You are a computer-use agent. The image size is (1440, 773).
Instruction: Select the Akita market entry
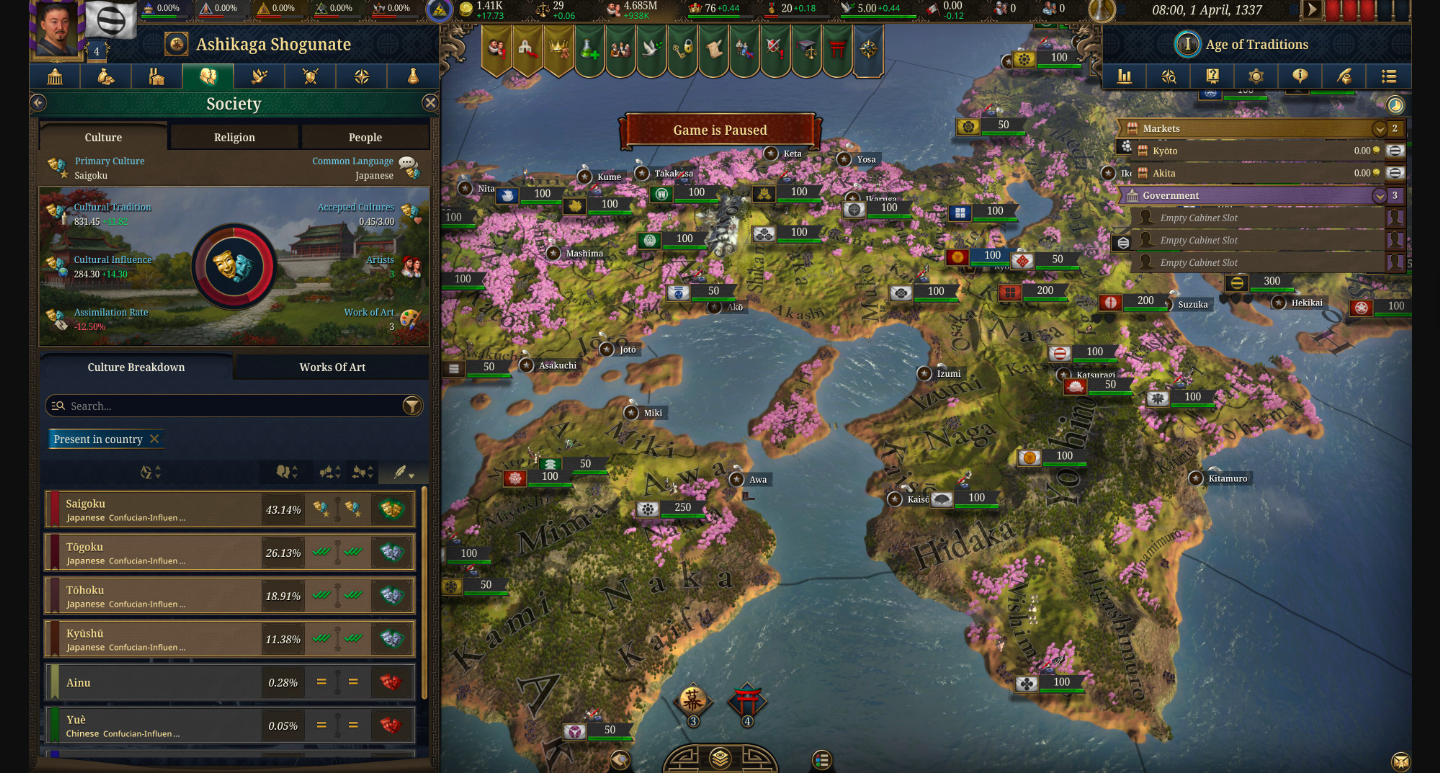(1250, 172)
